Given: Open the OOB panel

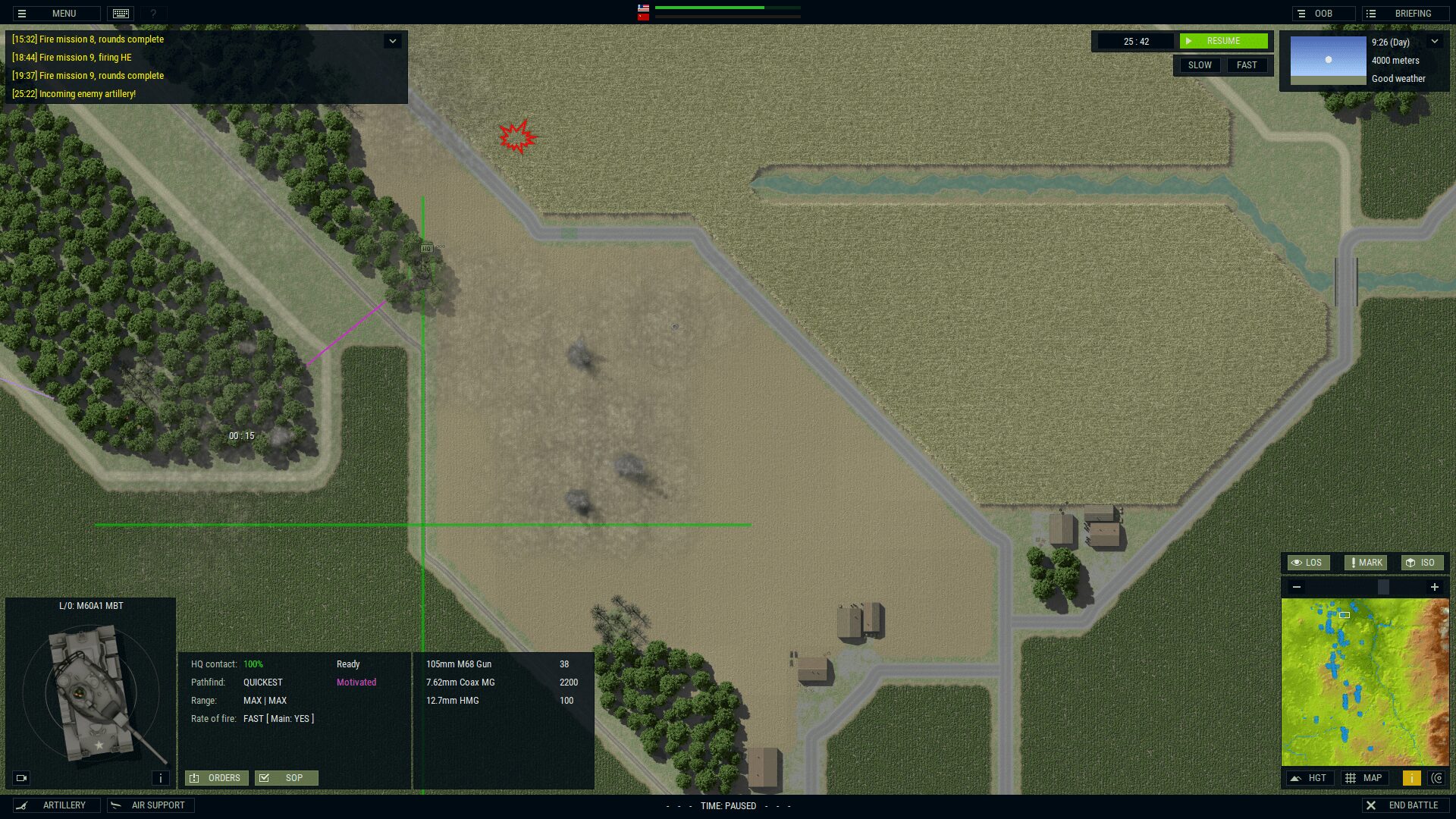Looking at the screenshot, I should [x=1323, y=14].
